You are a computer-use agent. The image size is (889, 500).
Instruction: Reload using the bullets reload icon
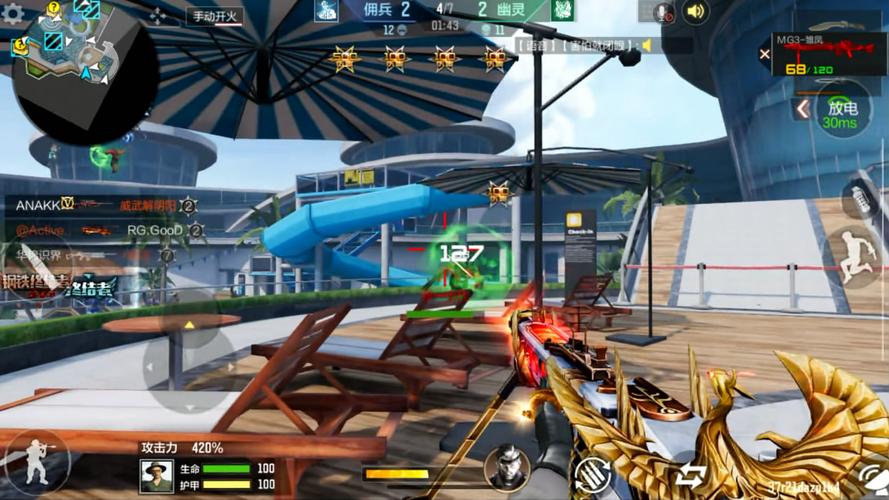pyautogui.click(x=592, y=472)
